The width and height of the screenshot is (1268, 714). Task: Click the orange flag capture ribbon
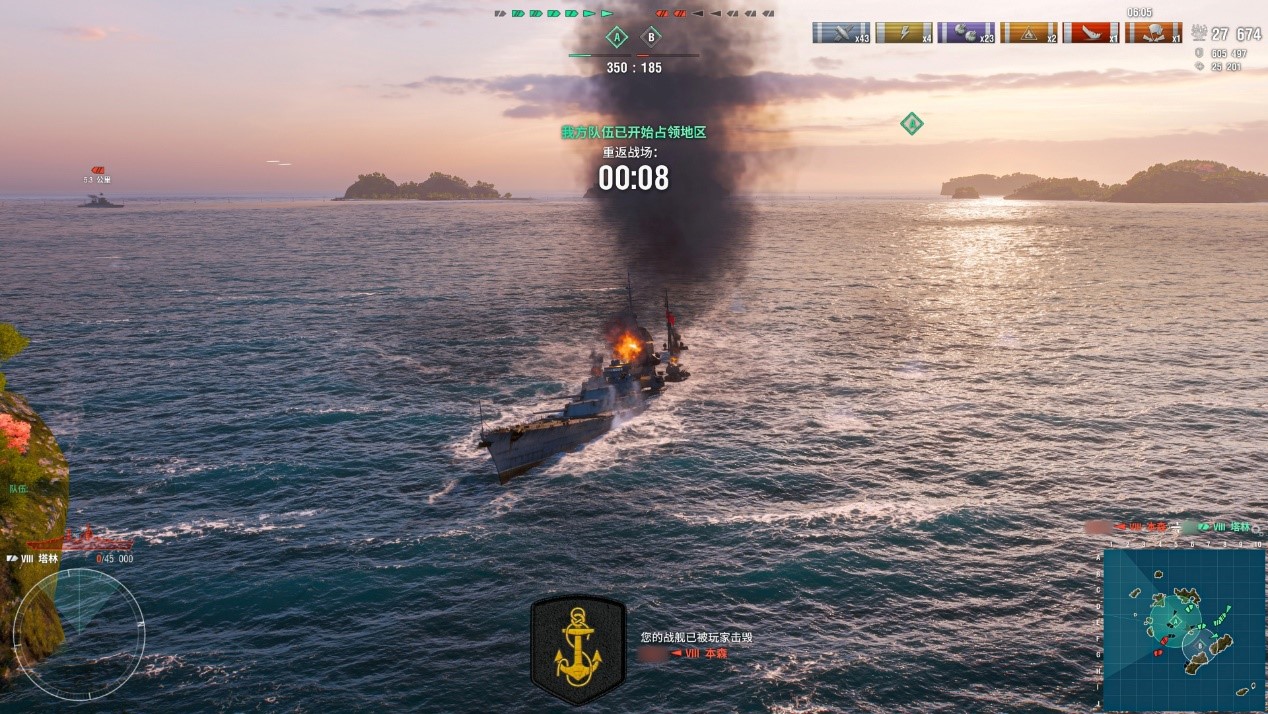pyautogui.click(x=1153, y=32)
